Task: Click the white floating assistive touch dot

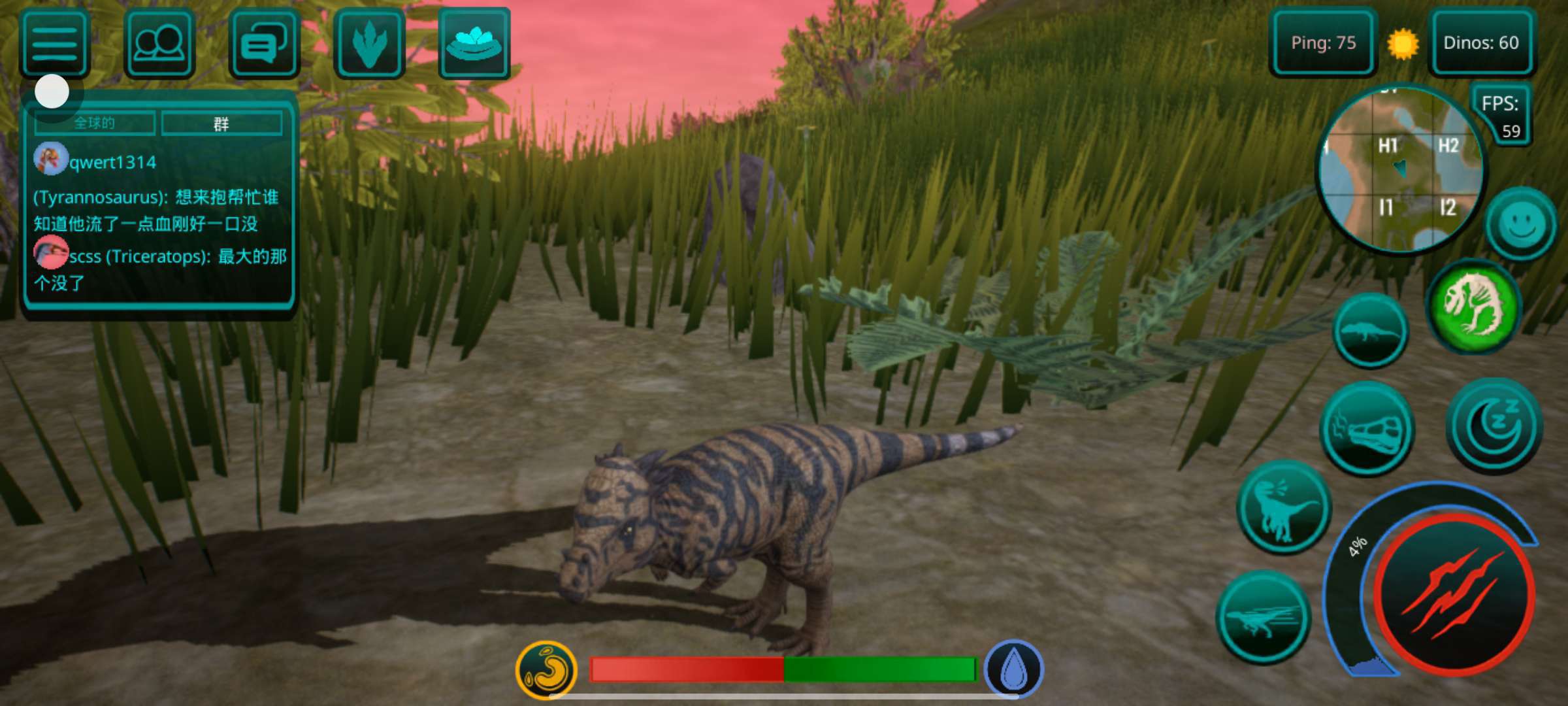Action: pos(52,92)
